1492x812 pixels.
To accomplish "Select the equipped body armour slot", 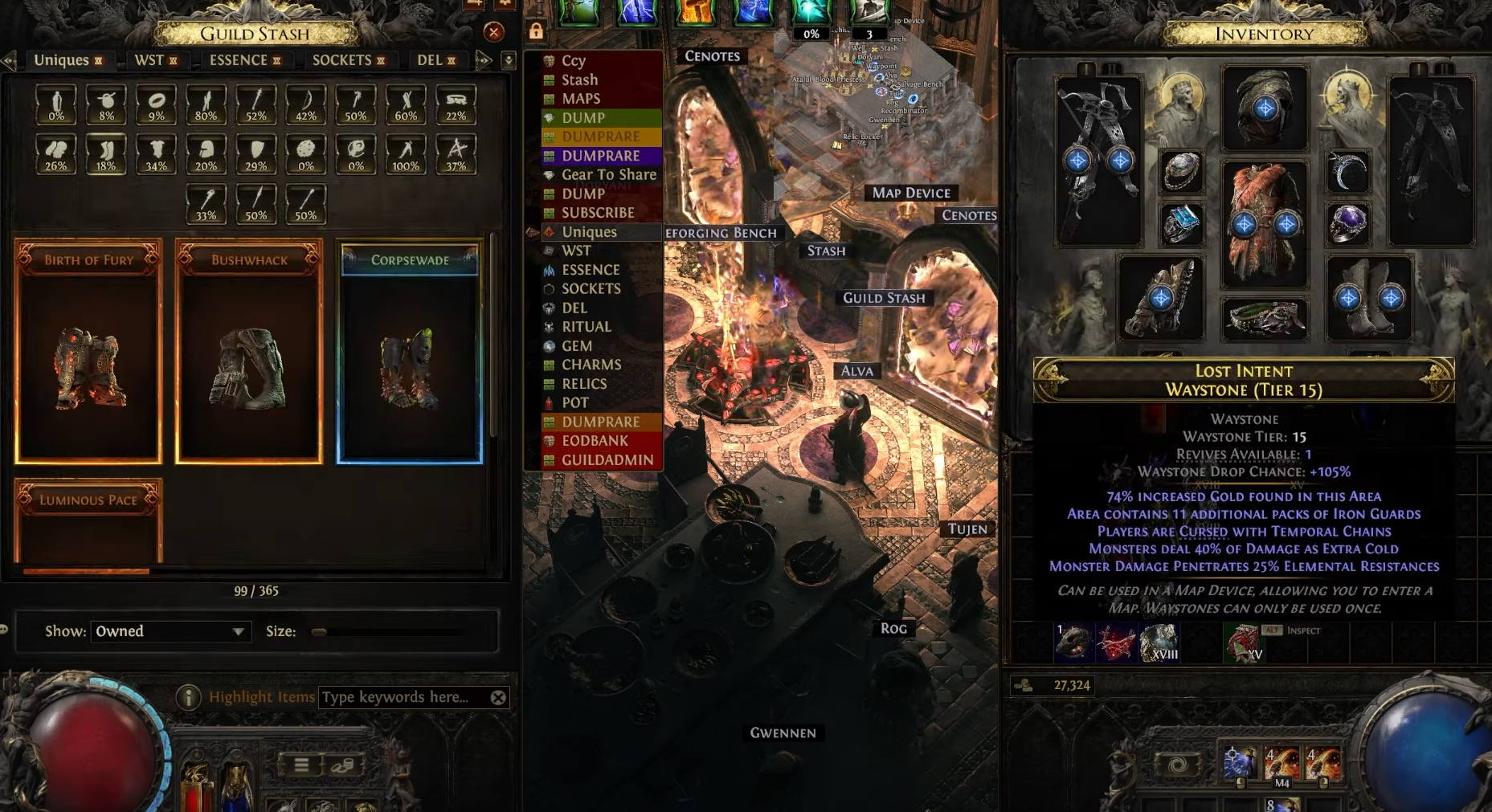I will tap(1265, 223).
